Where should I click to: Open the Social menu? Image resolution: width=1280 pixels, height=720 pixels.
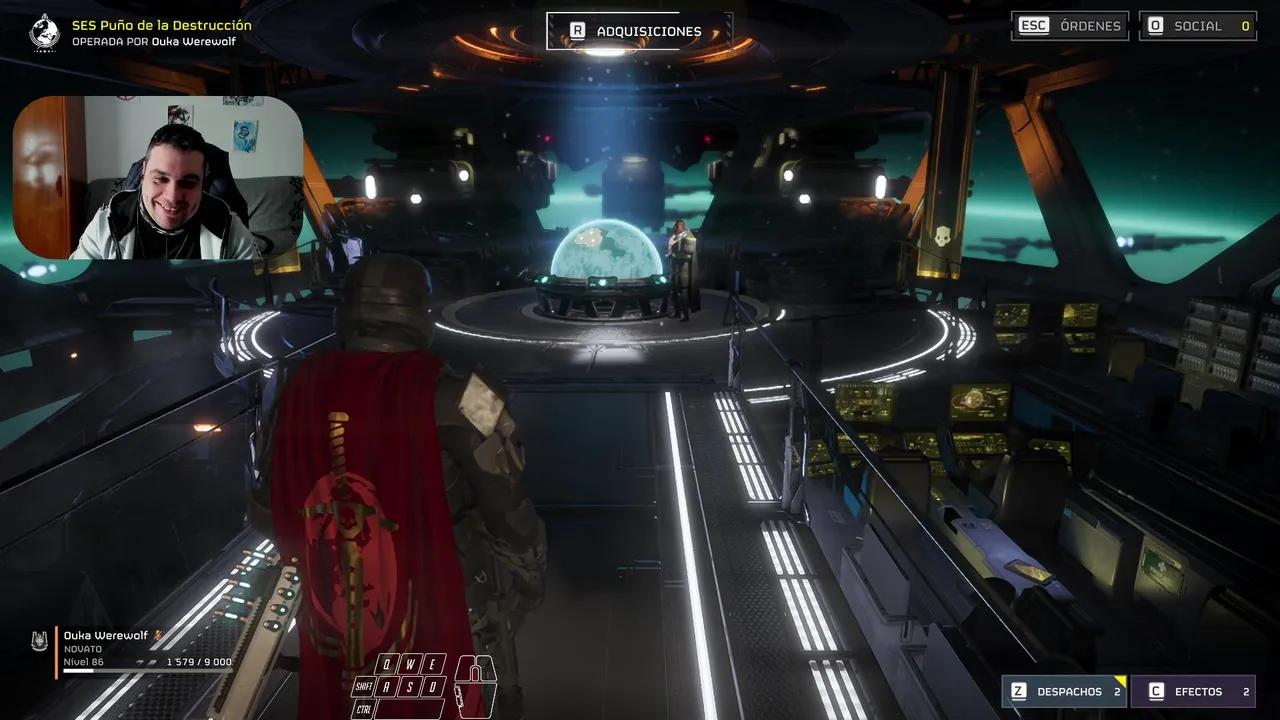click(1197, 26)
